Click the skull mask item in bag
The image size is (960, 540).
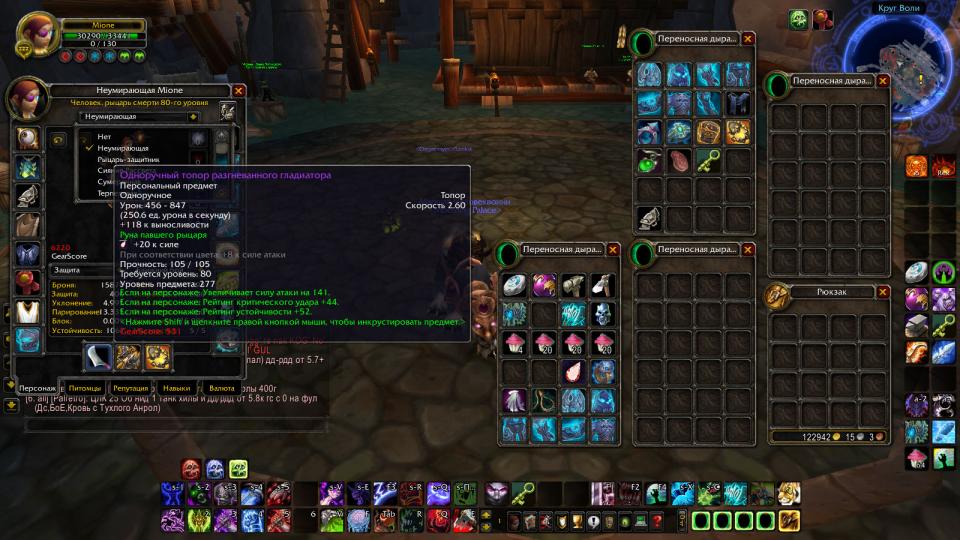(x=602, y=314)
